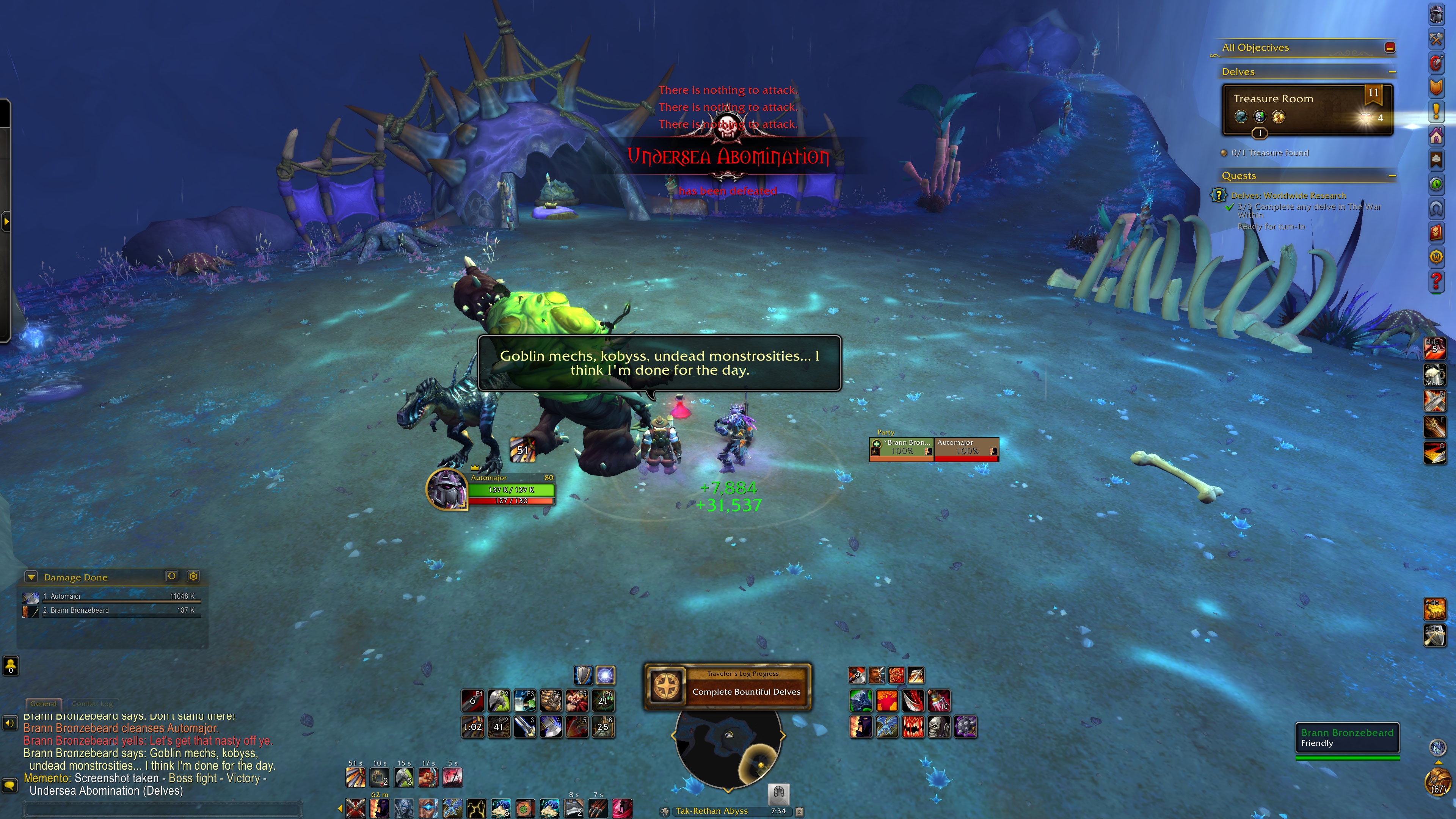Activate the skull face ability icon
The image size is (1456, 819).
939,727
